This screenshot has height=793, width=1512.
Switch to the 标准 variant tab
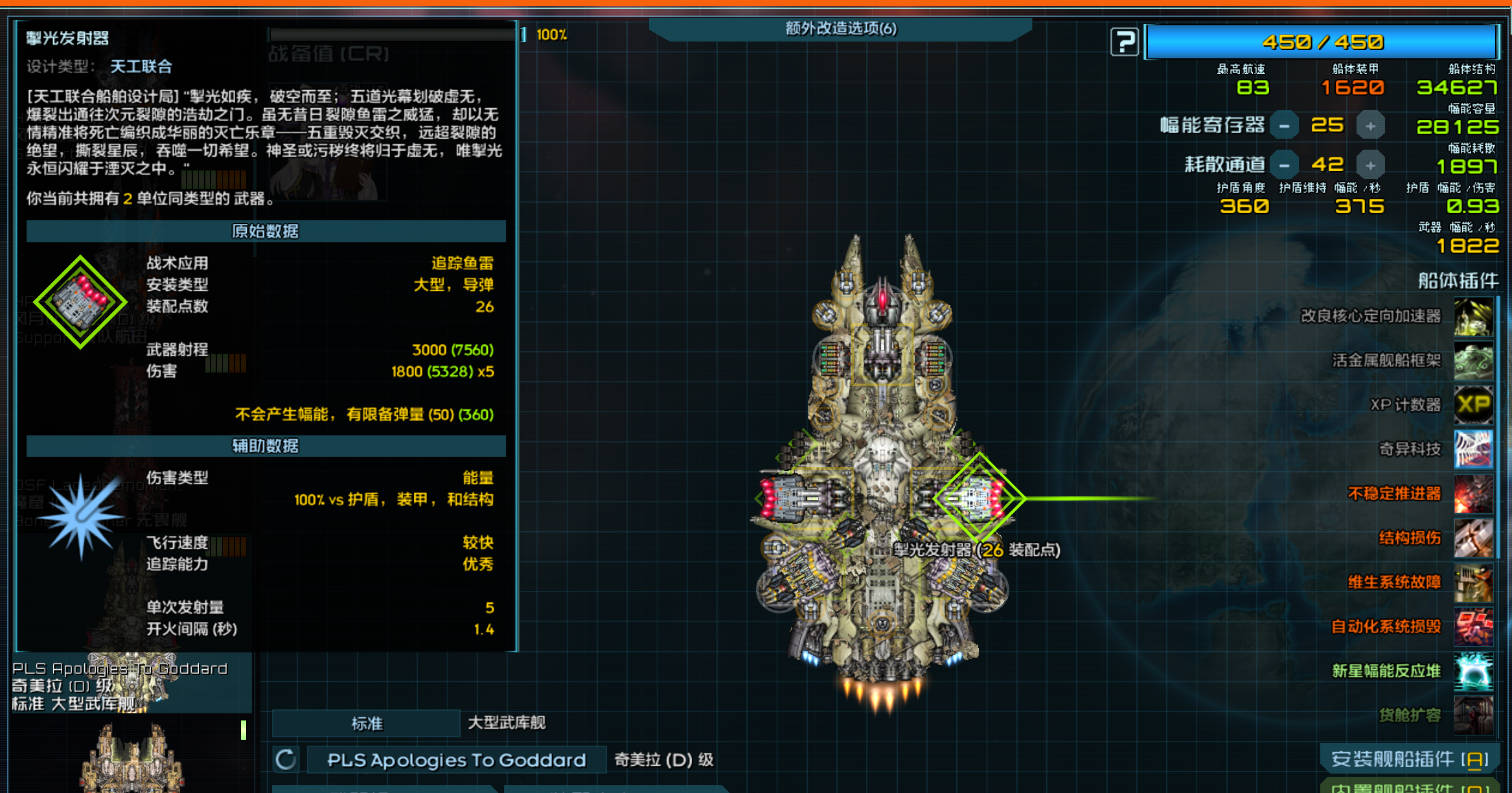366,723
